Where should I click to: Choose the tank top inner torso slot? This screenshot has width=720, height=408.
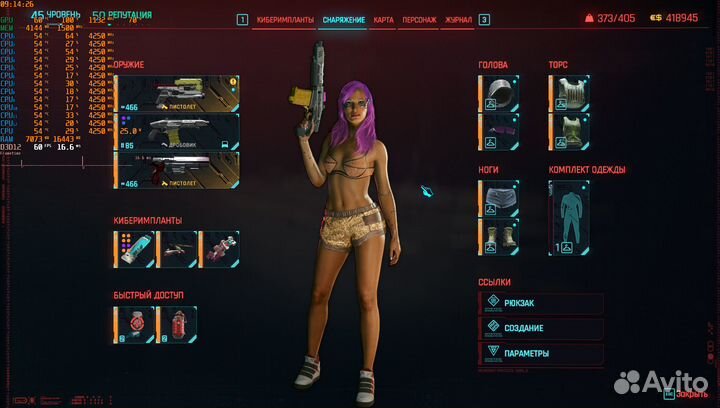(569, 131)
